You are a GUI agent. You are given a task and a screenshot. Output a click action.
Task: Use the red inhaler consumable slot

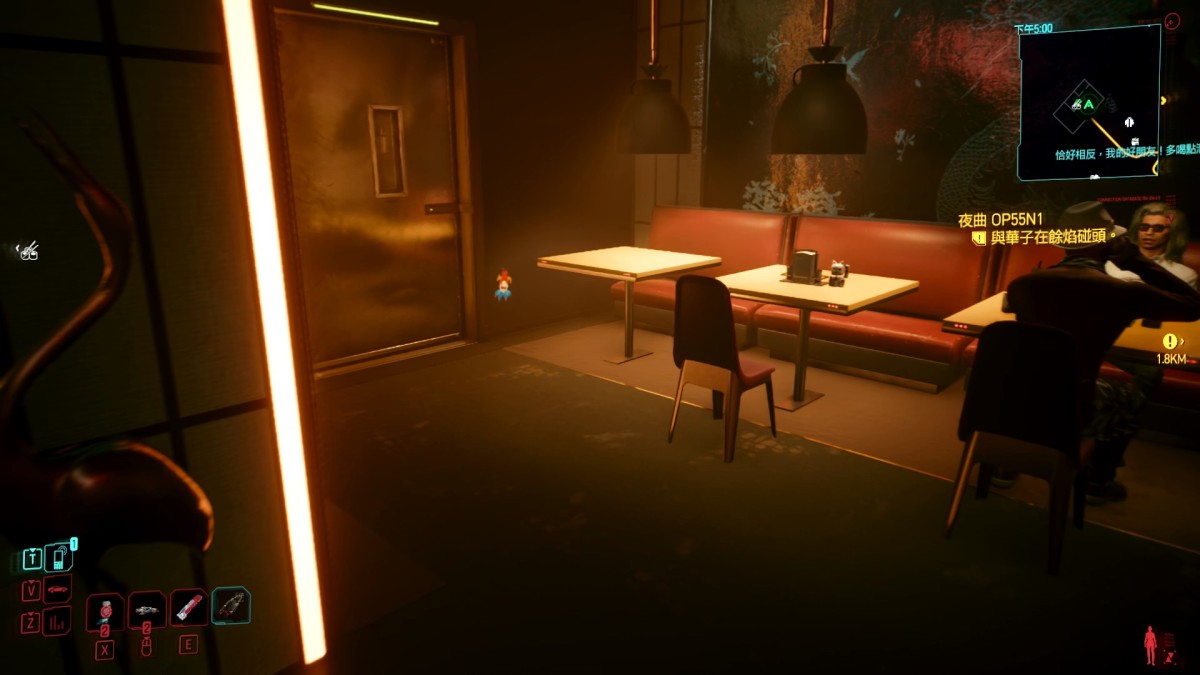(188, 607)
